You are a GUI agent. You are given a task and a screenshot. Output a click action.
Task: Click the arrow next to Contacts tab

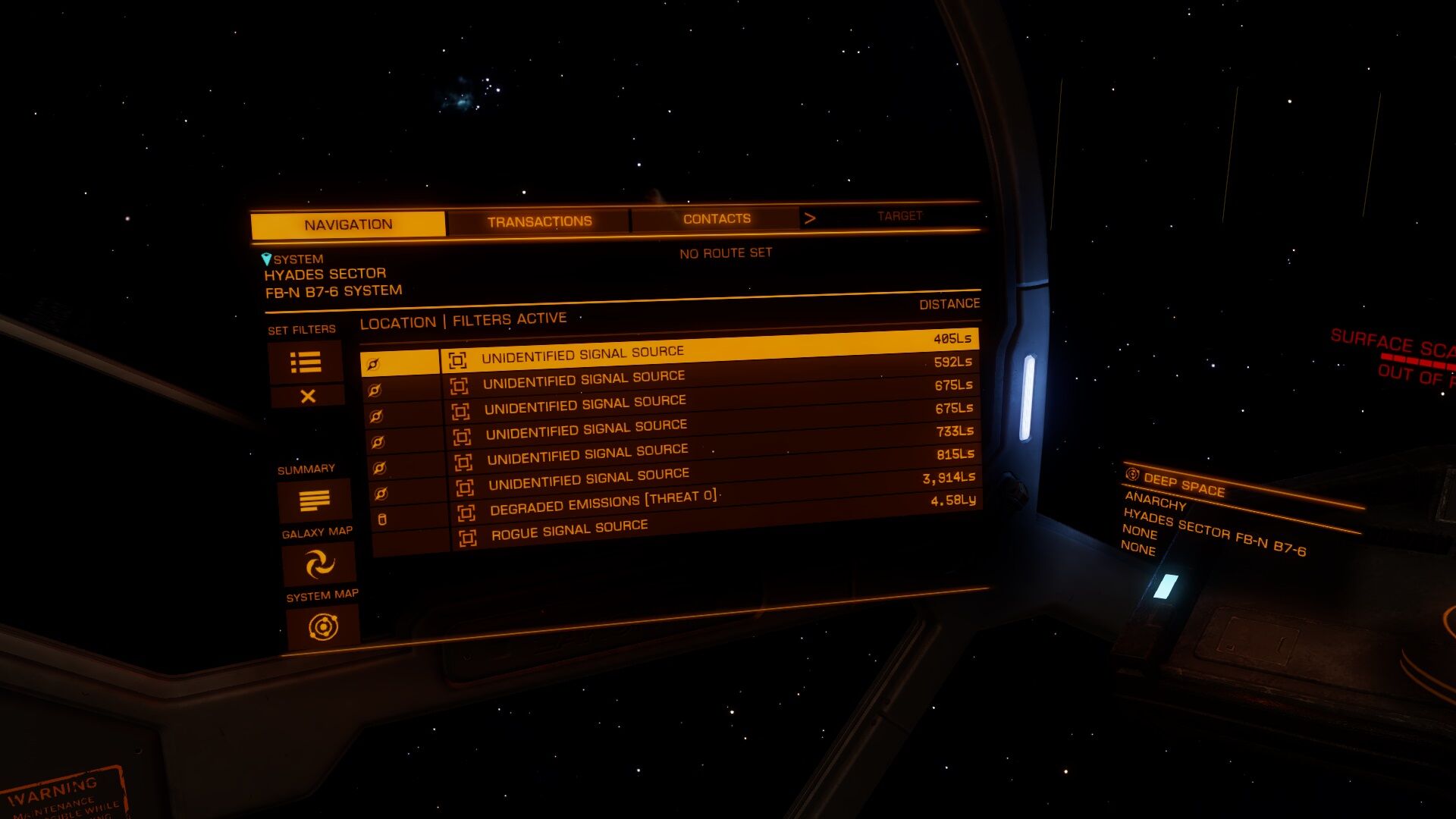click(x=810, y=218)
